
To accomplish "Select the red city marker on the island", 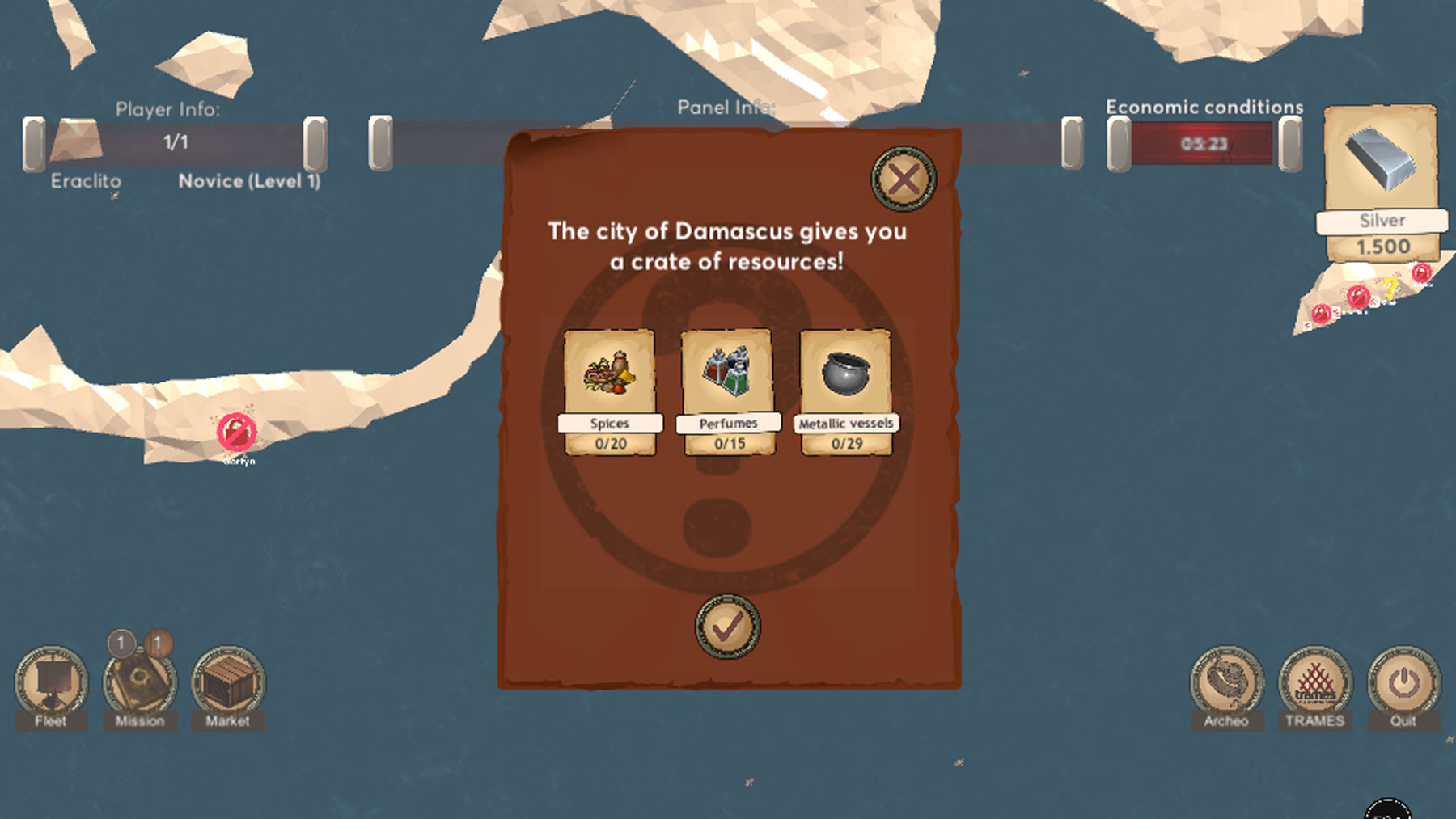I will coord(236,433).
